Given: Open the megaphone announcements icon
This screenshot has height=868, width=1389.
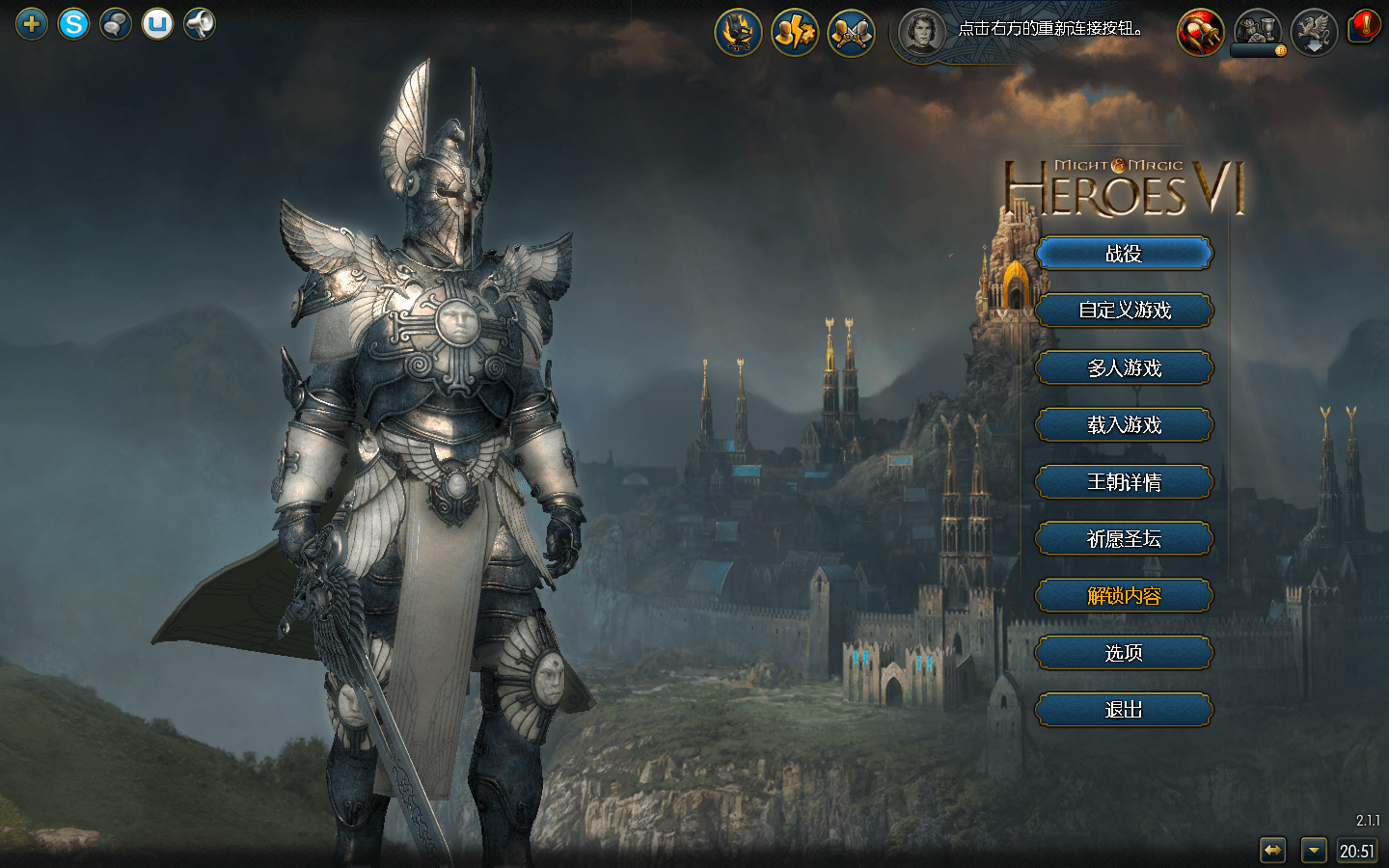Looking at the screenshot, I should (200, 23).
